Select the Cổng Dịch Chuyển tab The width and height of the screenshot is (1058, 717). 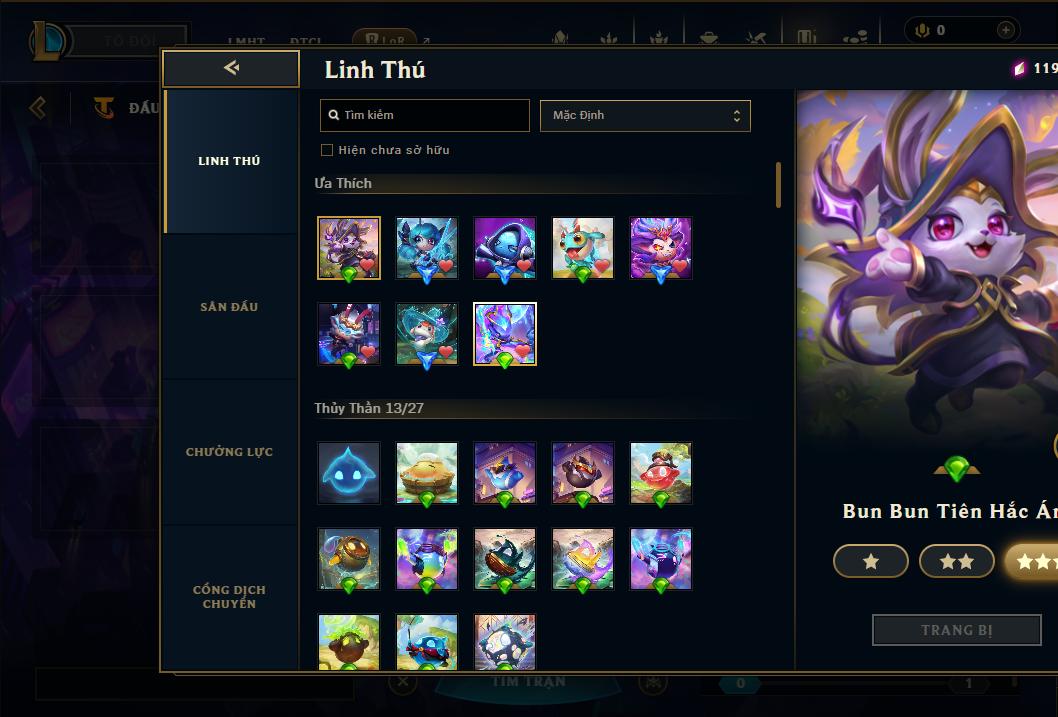tap(229, 596)
